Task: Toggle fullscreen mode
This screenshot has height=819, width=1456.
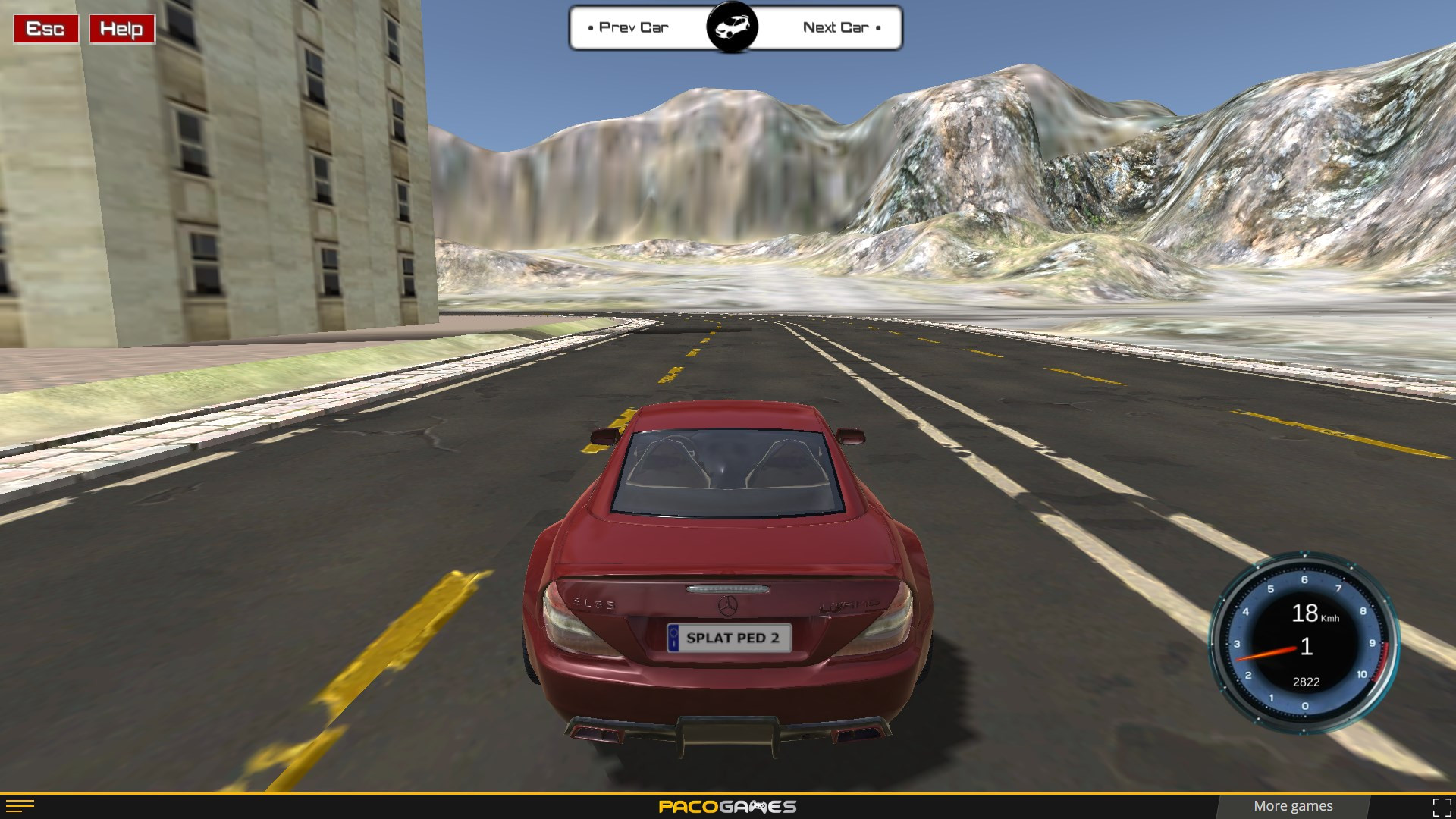Action: (x=1442, y=807)
